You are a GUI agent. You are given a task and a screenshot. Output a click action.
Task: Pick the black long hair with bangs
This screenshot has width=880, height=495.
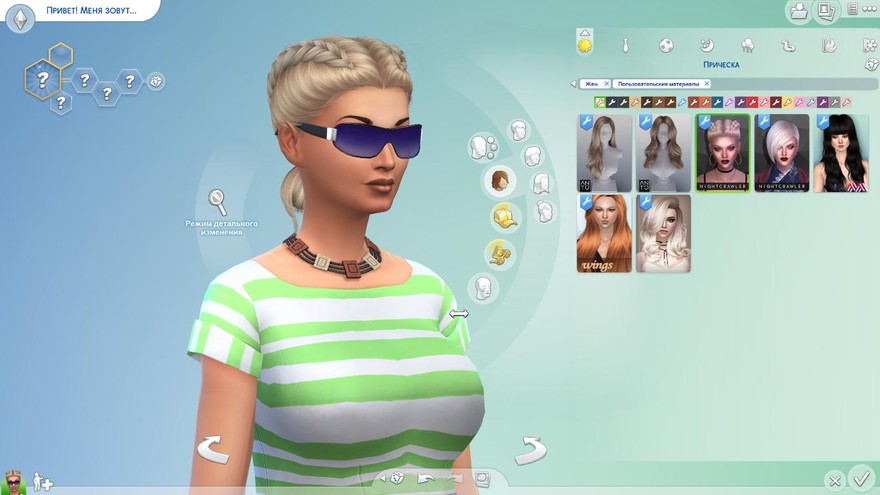840,153
